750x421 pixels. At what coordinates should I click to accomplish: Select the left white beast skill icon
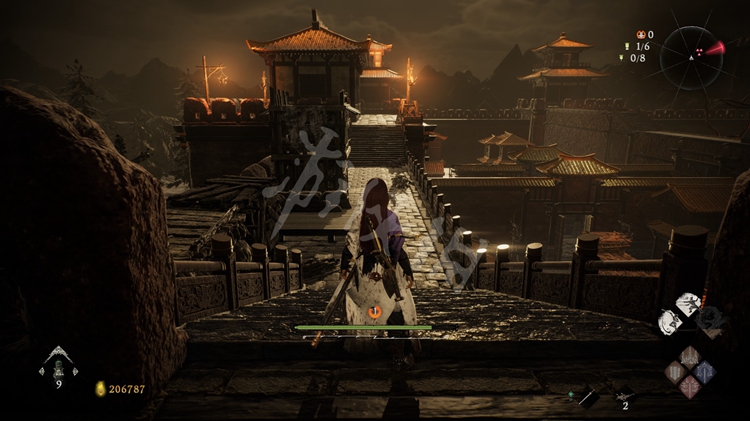[669, 321]
